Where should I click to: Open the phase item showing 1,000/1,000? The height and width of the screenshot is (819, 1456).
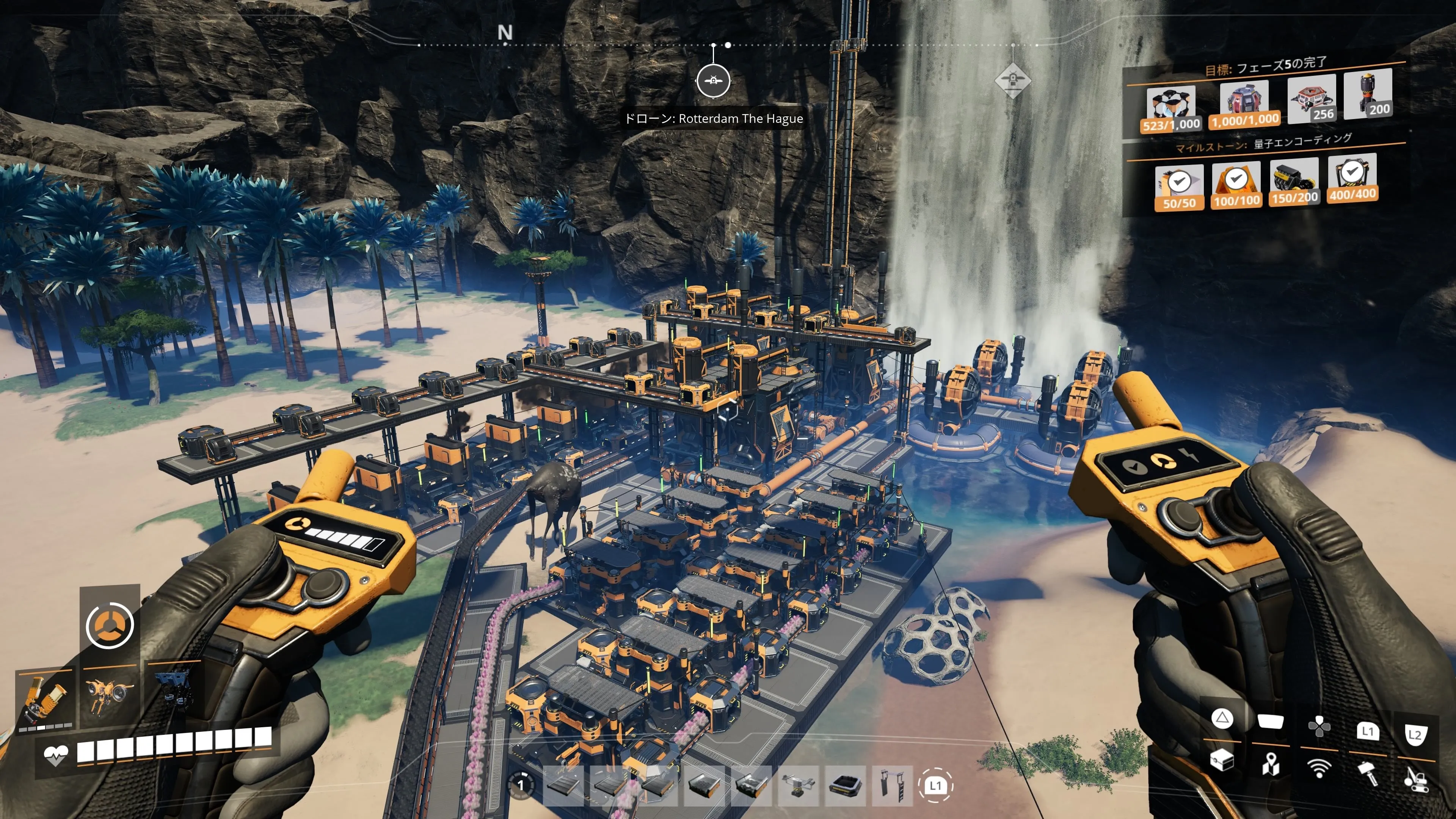coord(1244,104)
